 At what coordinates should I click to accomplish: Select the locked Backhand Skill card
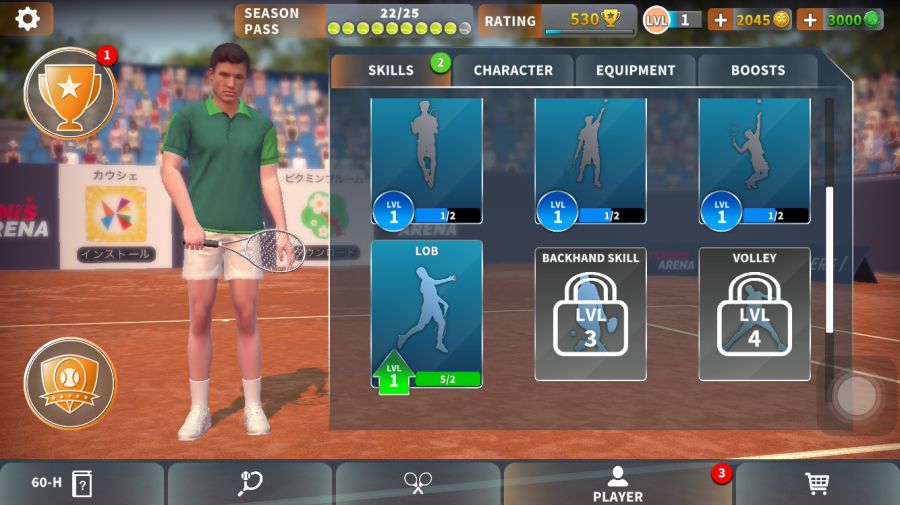(590, 315)
